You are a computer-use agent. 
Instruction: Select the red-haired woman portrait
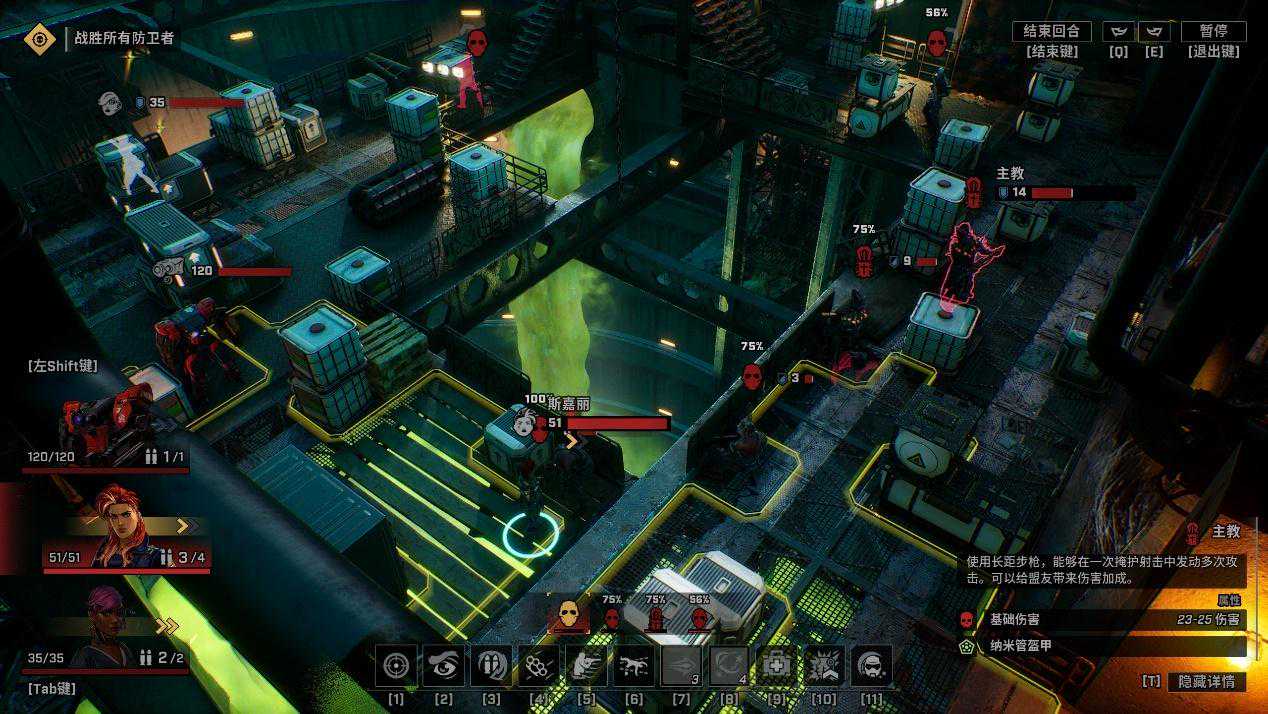(120, 527)
